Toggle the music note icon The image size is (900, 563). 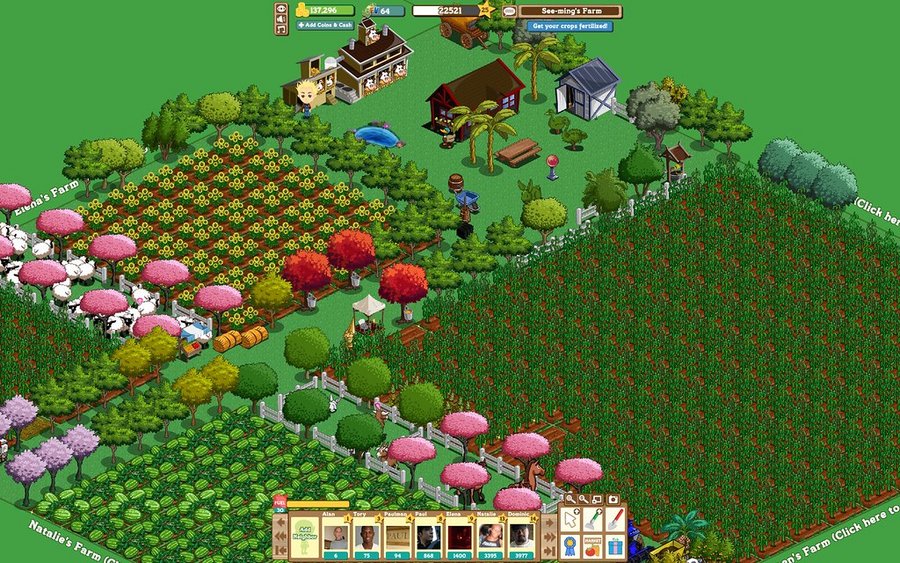[x=281, y=29]
